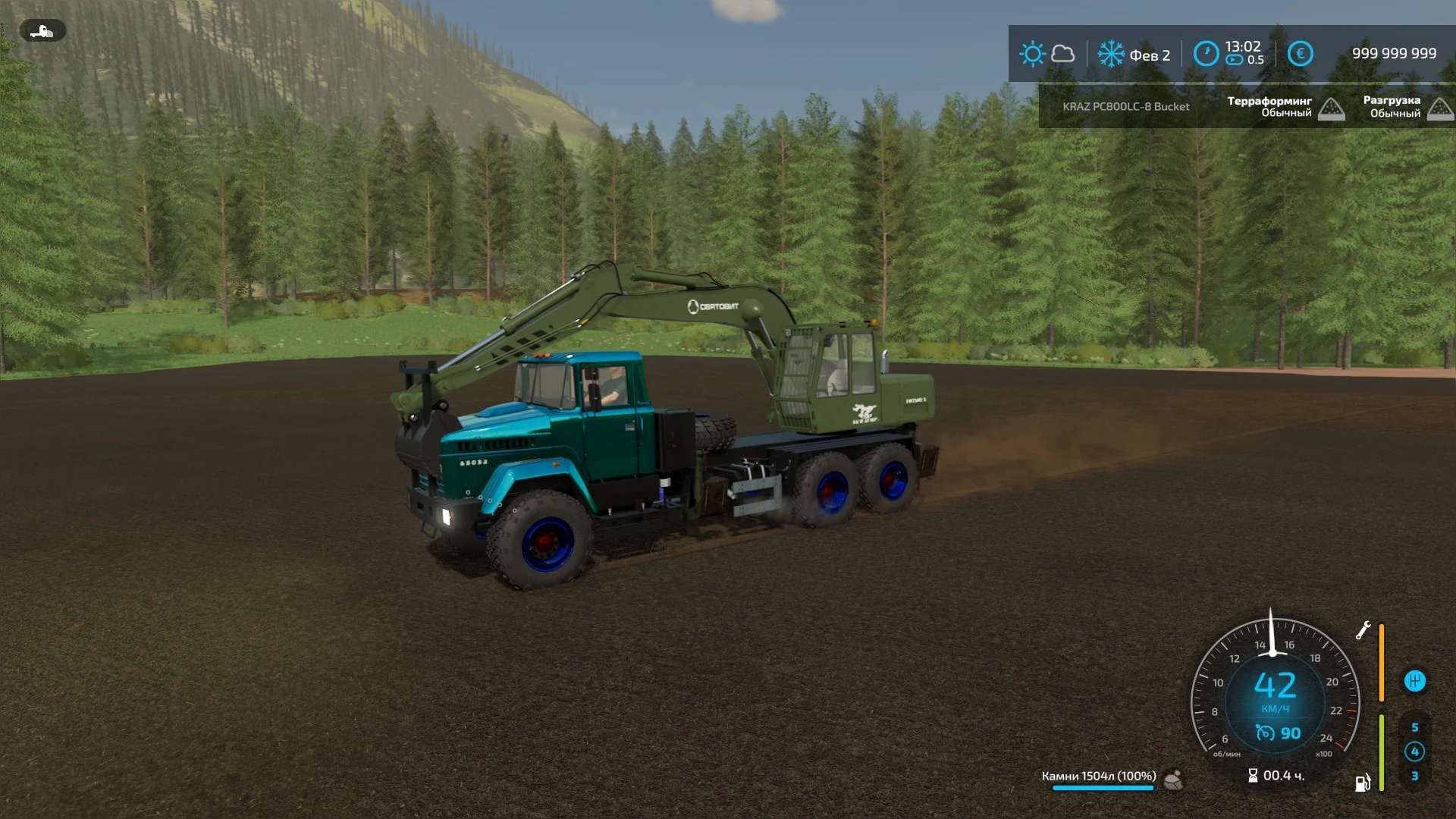1456x819 pixels.
Task: Click the wrench damage icon
Action: pos(1363,630)
